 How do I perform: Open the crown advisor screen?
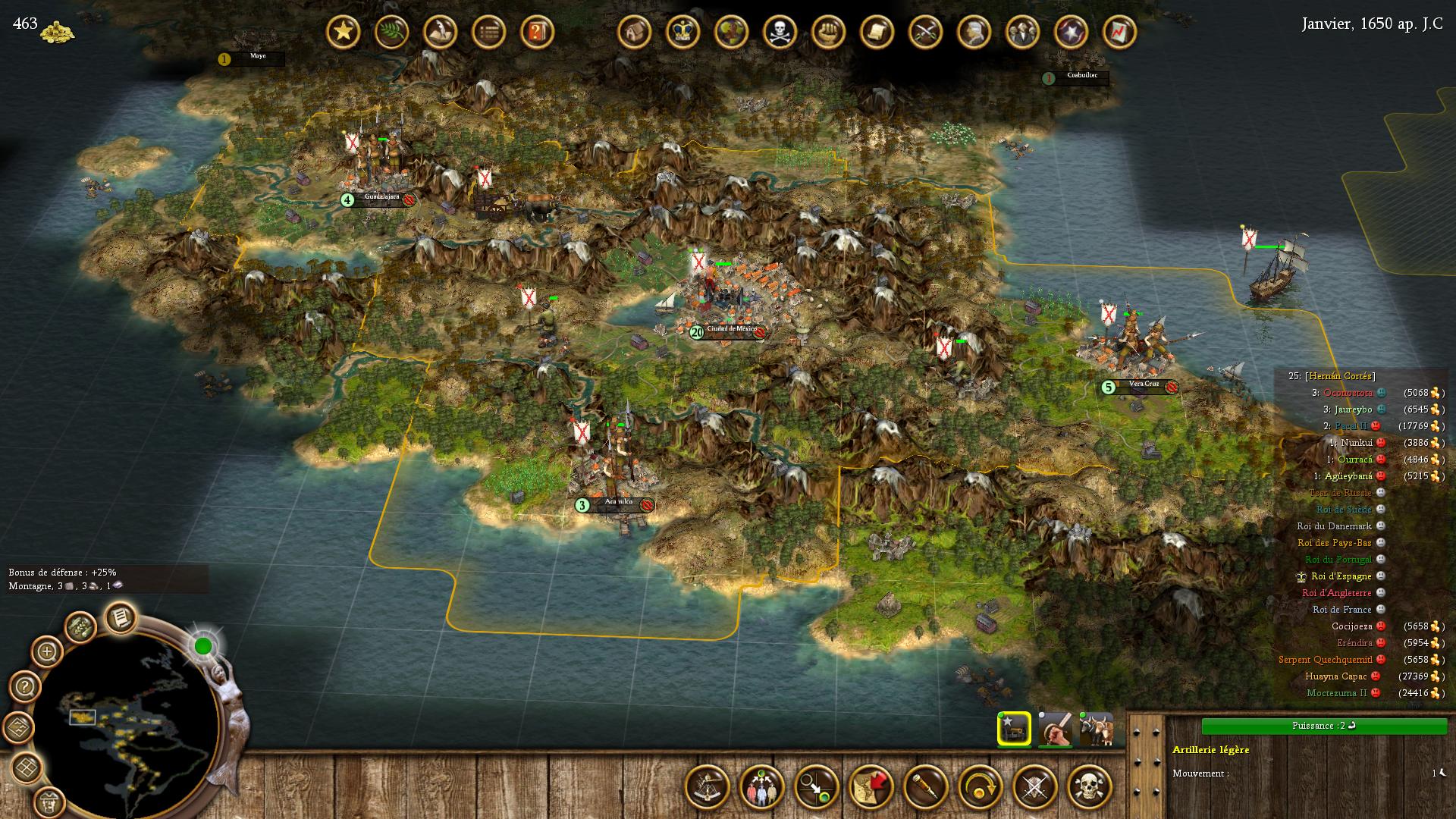[x=682, y=32]
